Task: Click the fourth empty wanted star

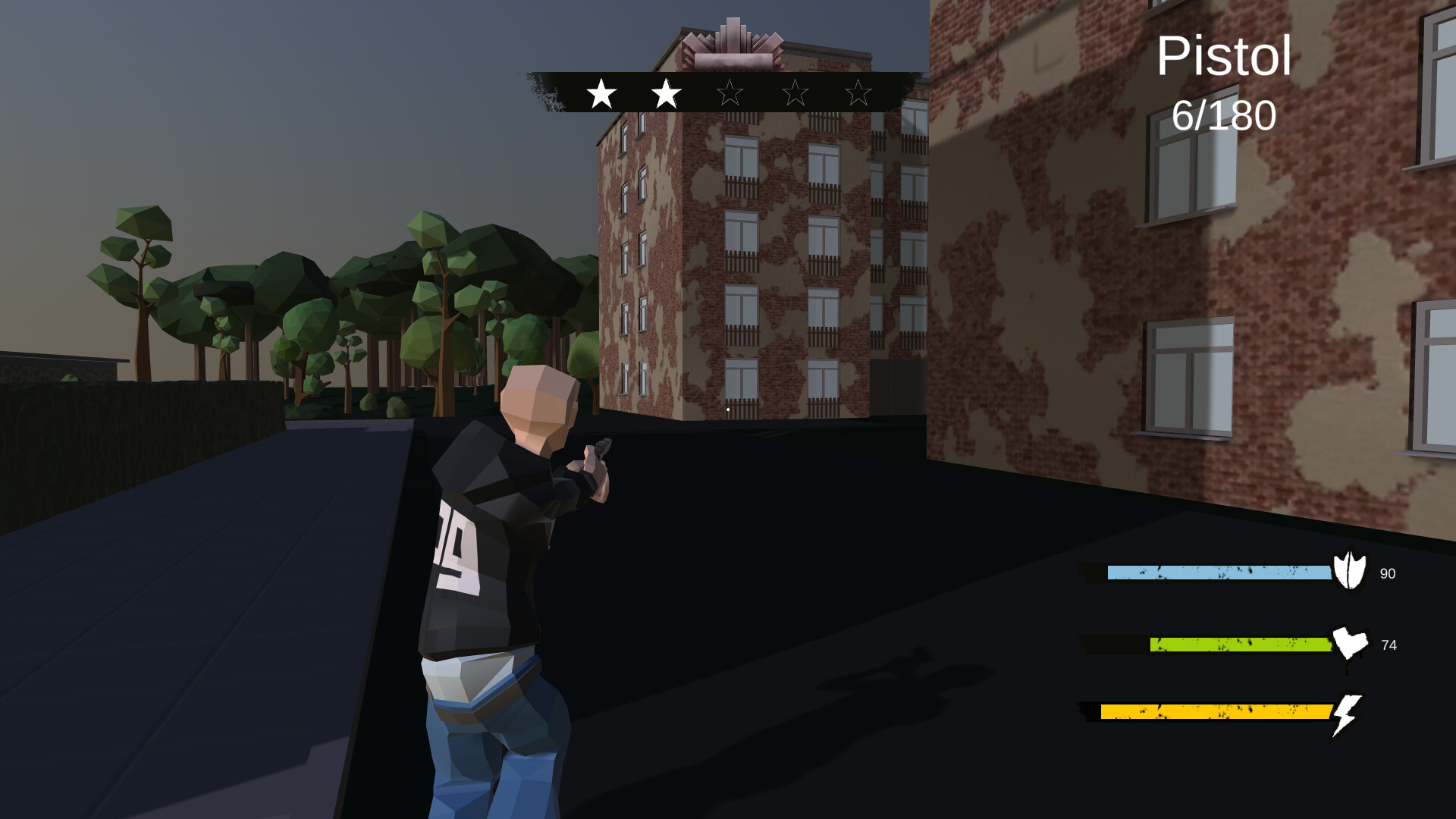Action: 795,94
